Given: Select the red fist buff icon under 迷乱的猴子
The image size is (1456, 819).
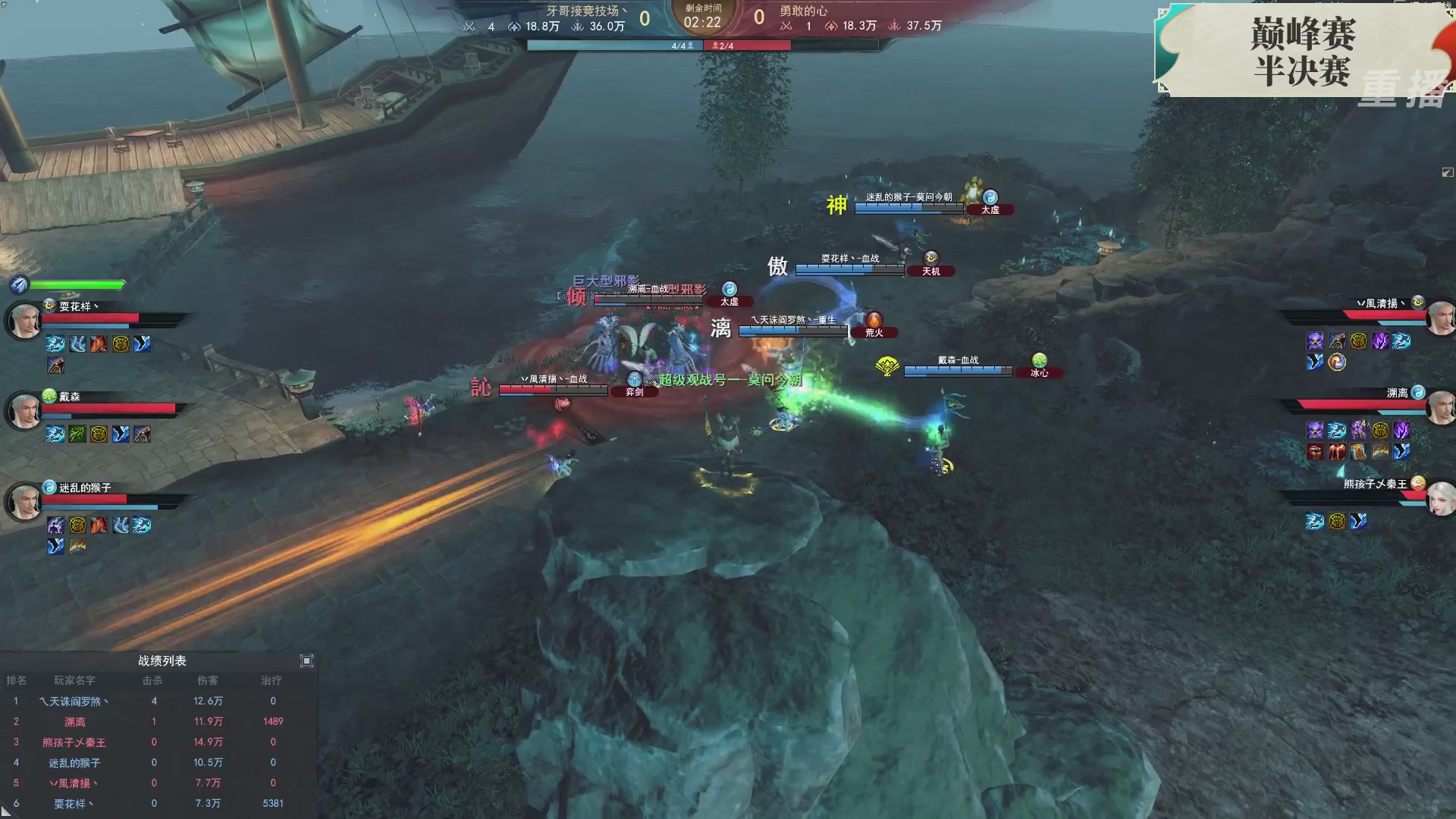Looking at the screenshot, I should click(97, 526).
